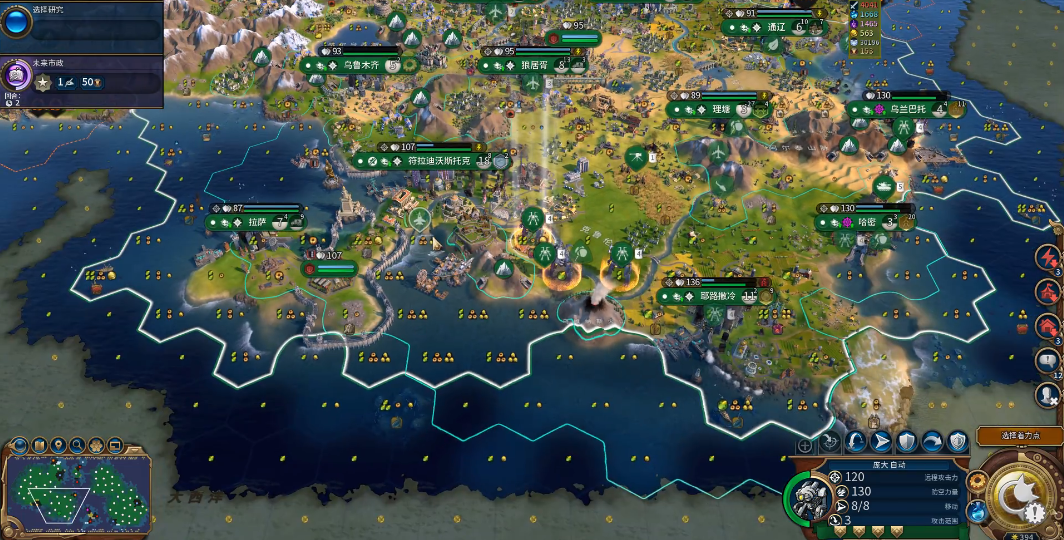1064x540 pixels.
Task: Open the minimap magnifier search tool
Action: click(78, 445)
